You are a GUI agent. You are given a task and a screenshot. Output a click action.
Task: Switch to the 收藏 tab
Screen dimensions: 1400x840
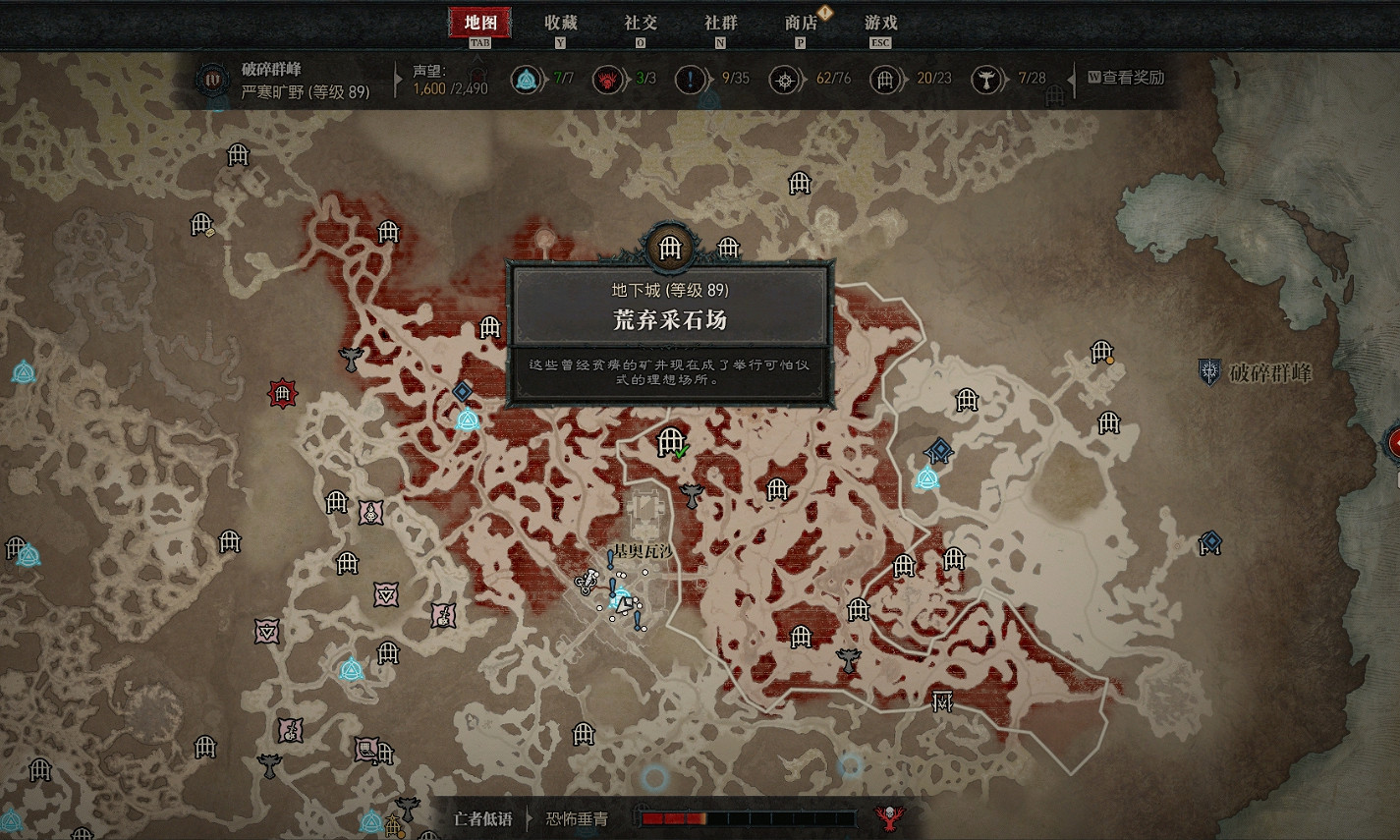coord(561,23)
